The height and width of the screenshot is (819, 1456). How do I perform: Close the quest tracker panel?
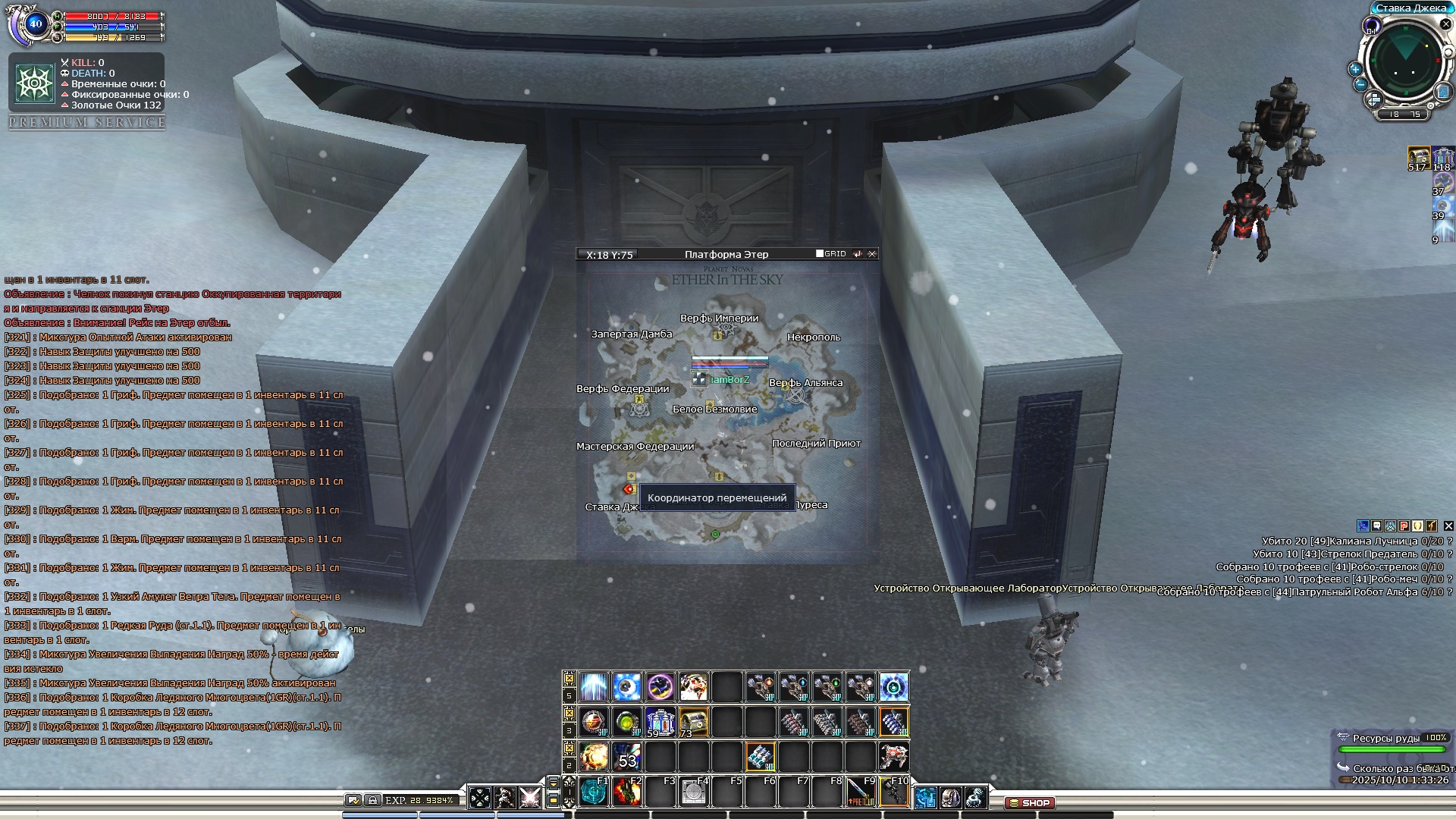pos(1448,526)
